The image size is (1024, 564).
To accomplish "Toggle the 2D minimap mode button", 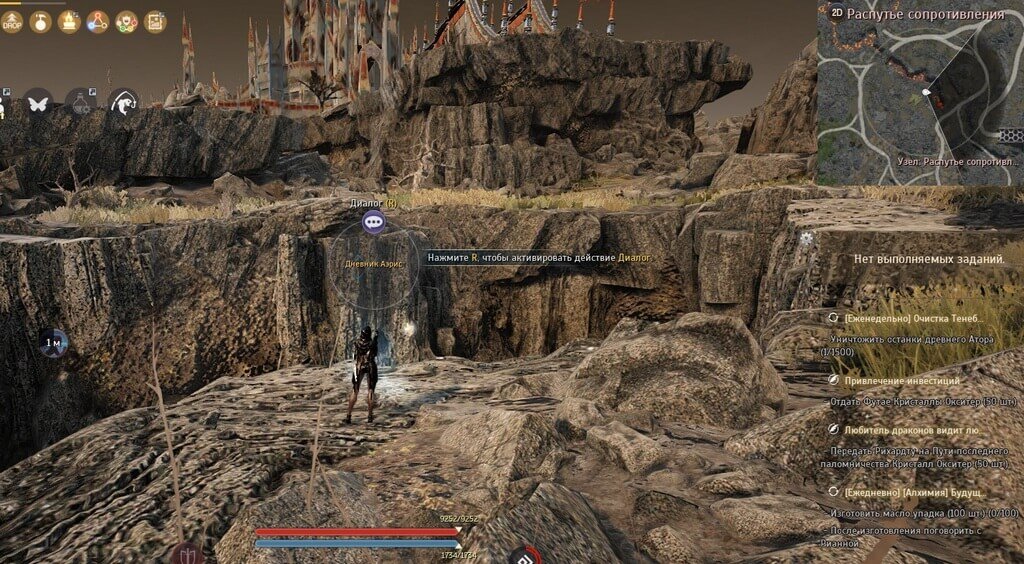I will [835, 13].
